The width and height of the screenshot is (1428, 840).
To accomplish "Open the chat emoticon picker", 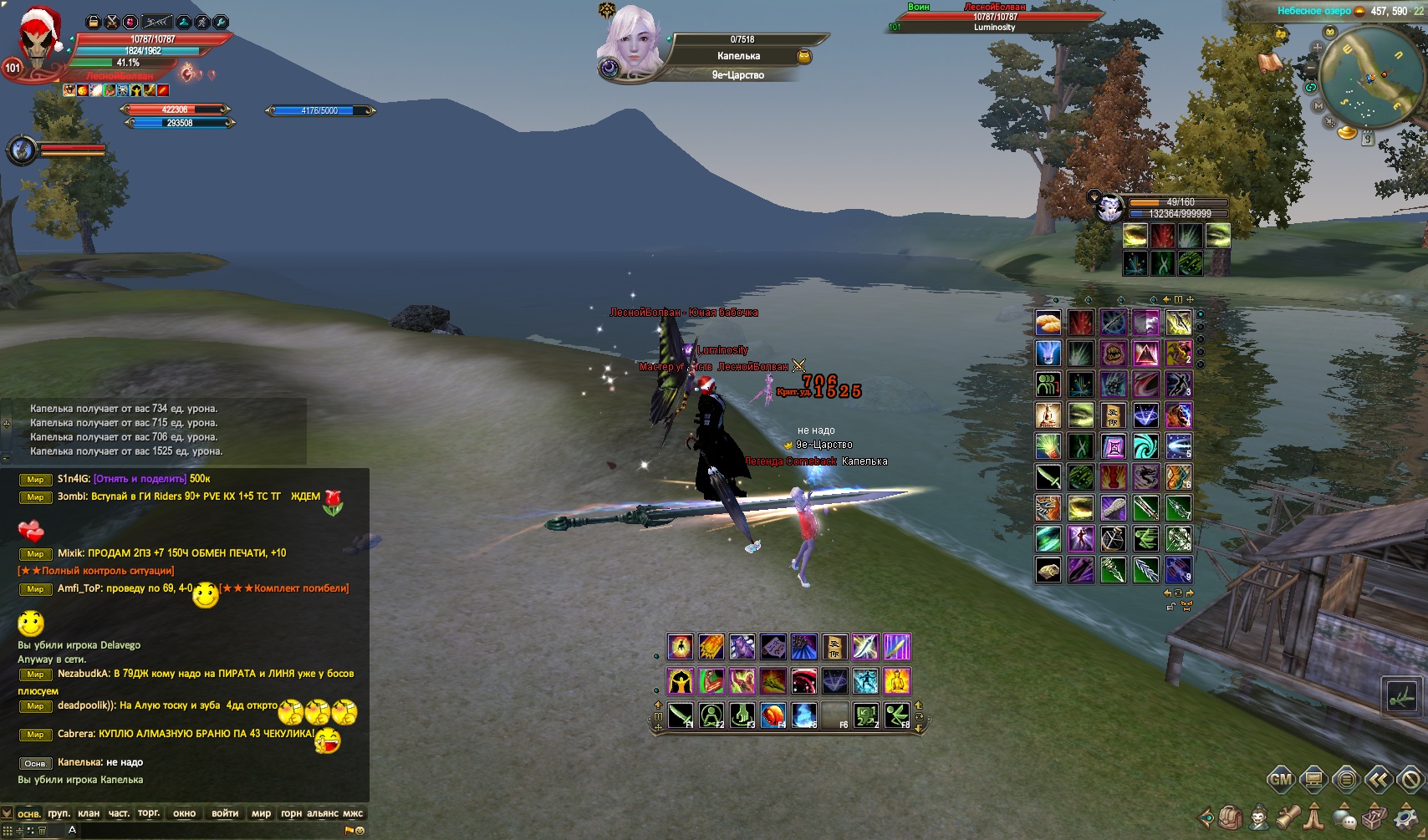I will coord(360,830).
